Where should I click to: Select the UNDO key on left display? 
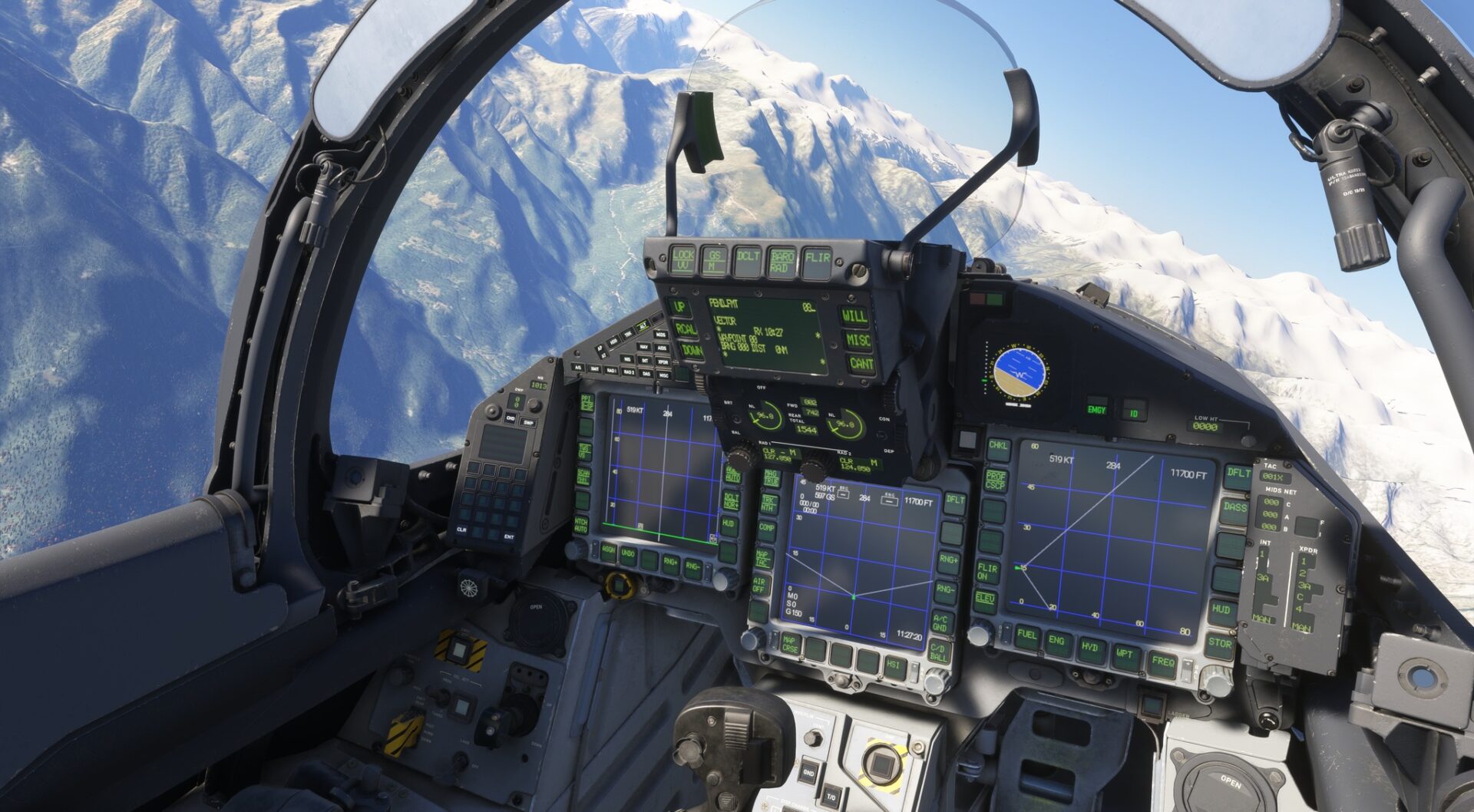coord(628,554)
